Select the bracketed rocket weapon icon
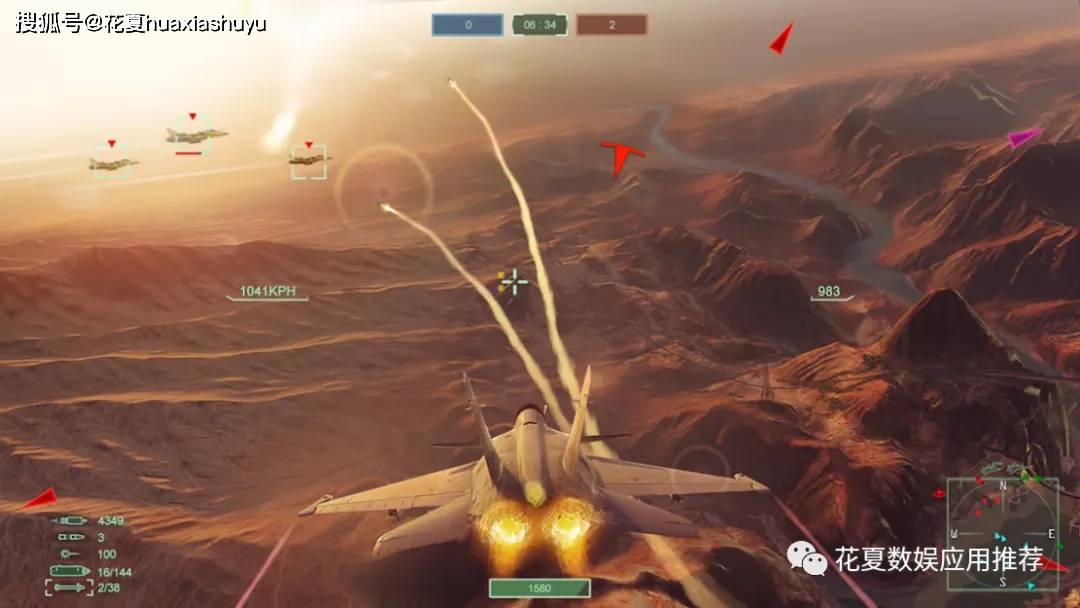1080x608 pixels. tap(68, 587)
